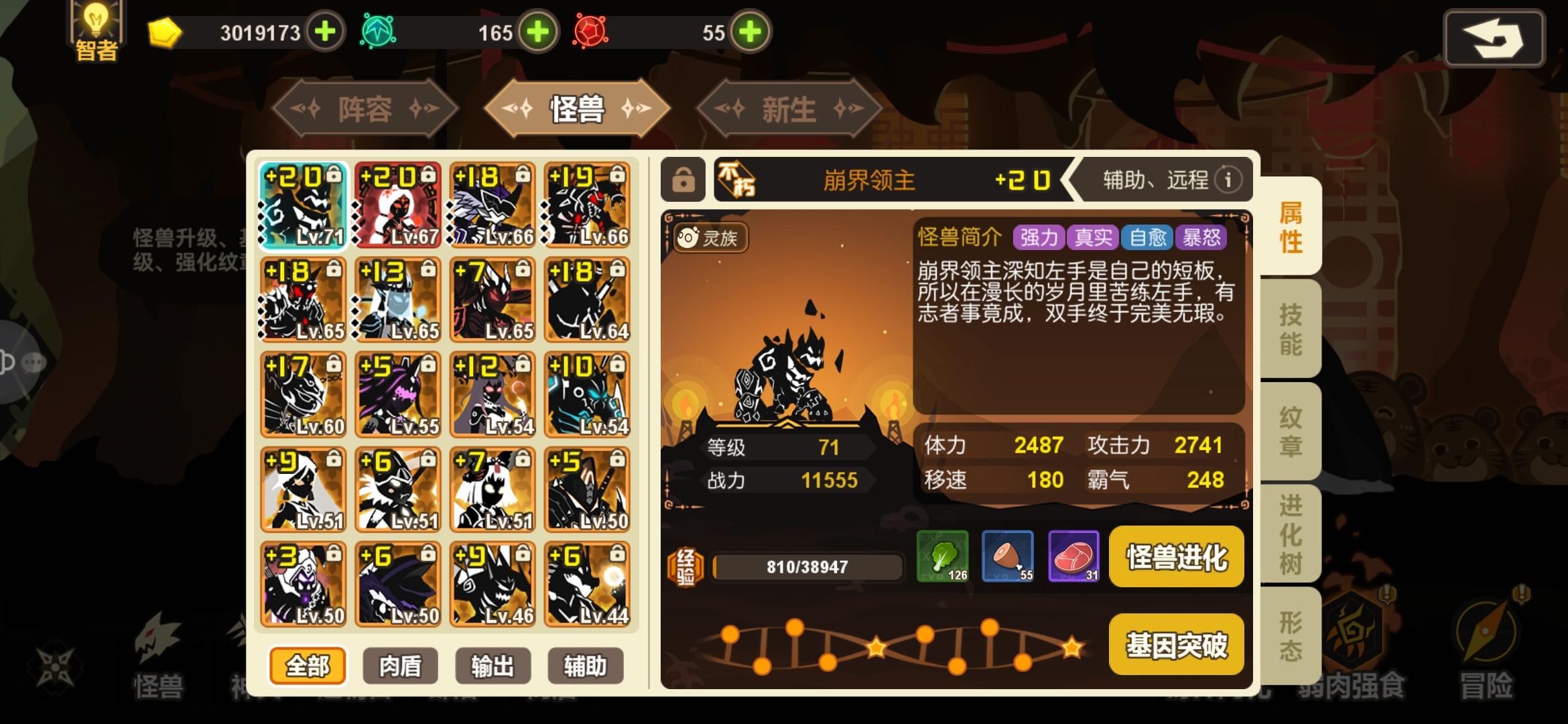Enable the 肉盾 filter
This screenshot has width=1568, height=724.
tap(401, 665)
